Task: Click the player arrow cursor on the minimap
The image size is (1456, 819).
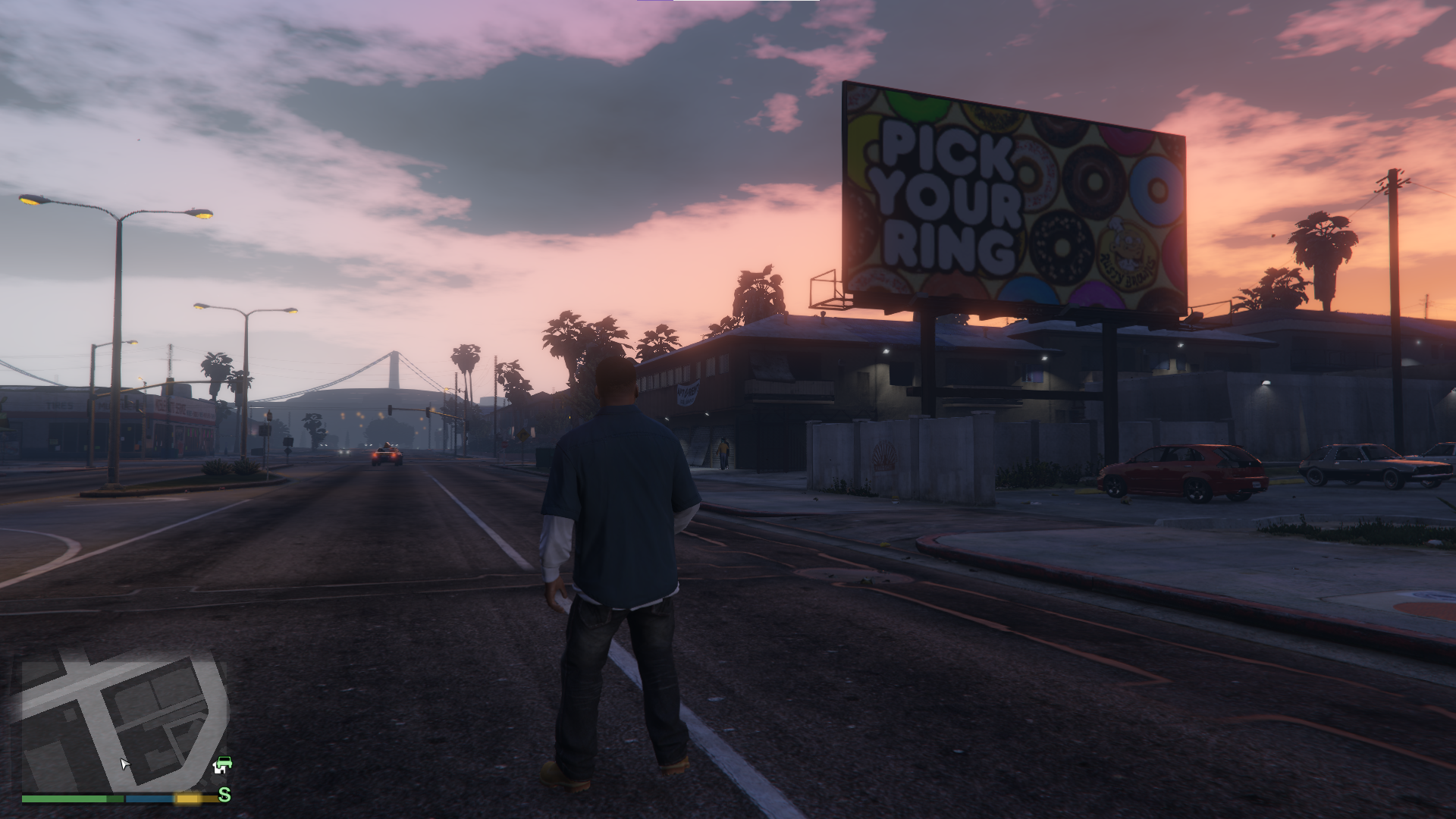Action: click(x=124, y=765)
